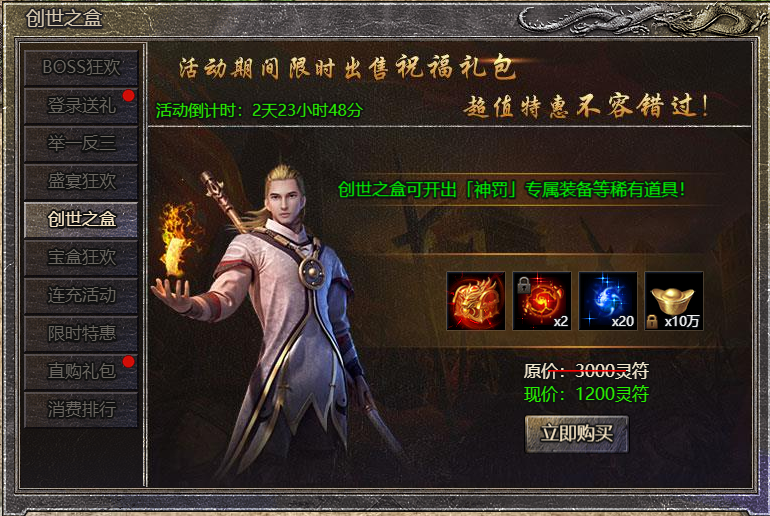The height and width of the screenshot is (516, 770).
Task: View the 限时特惠 offers tab
Action: 81,333
